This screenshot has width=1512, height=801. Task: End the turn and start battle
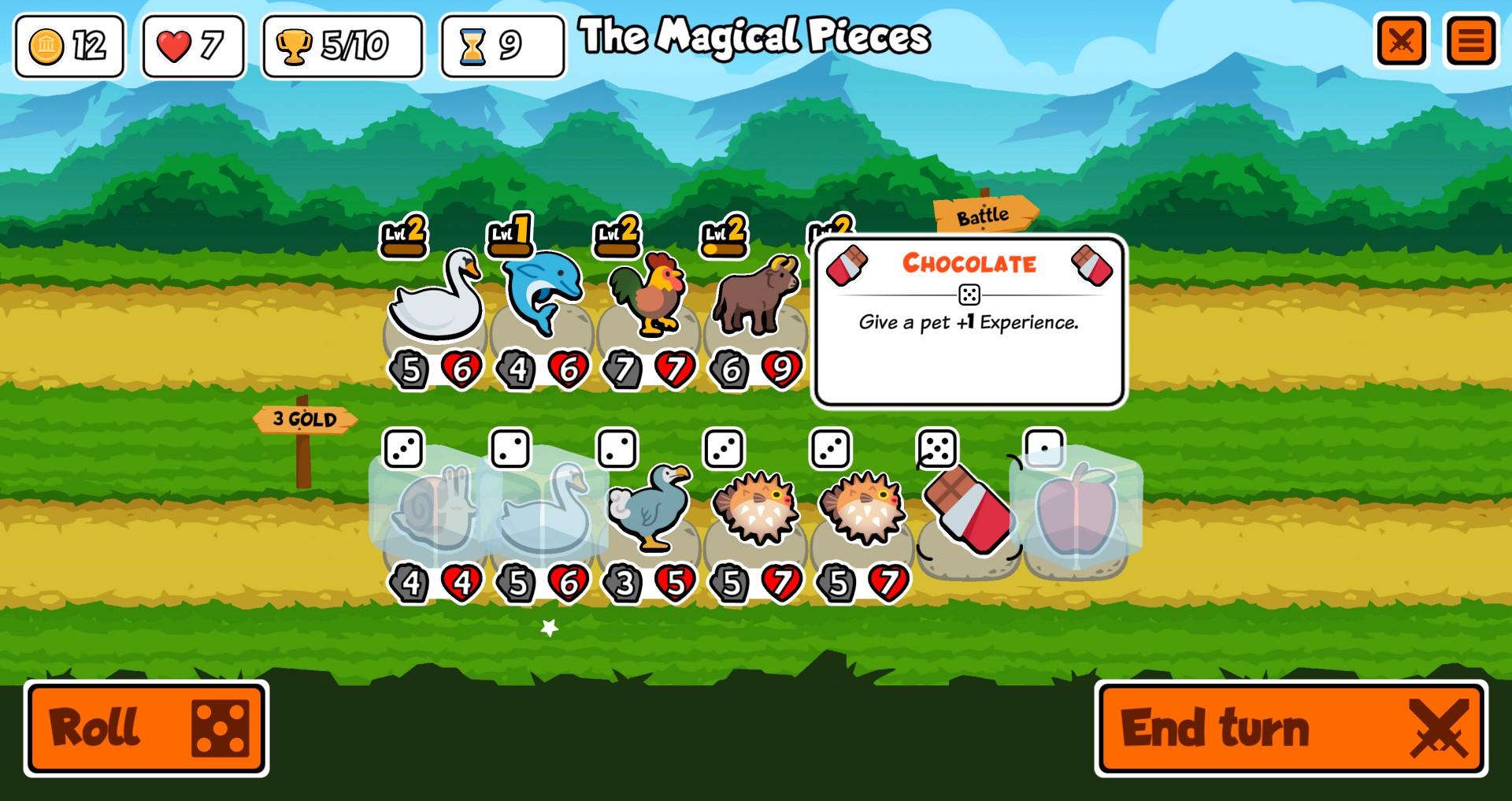tap(1291, 728)
